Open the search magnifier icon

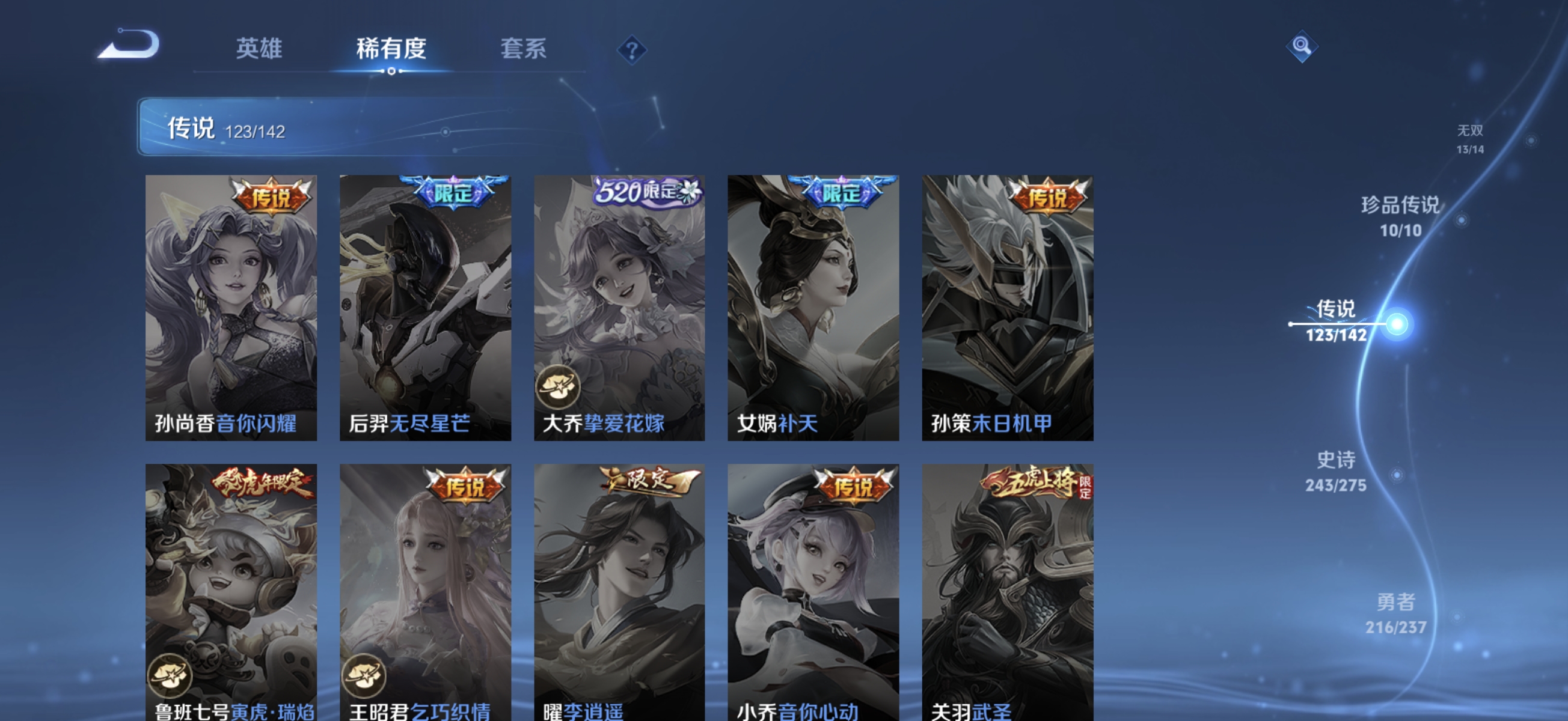1303,46
